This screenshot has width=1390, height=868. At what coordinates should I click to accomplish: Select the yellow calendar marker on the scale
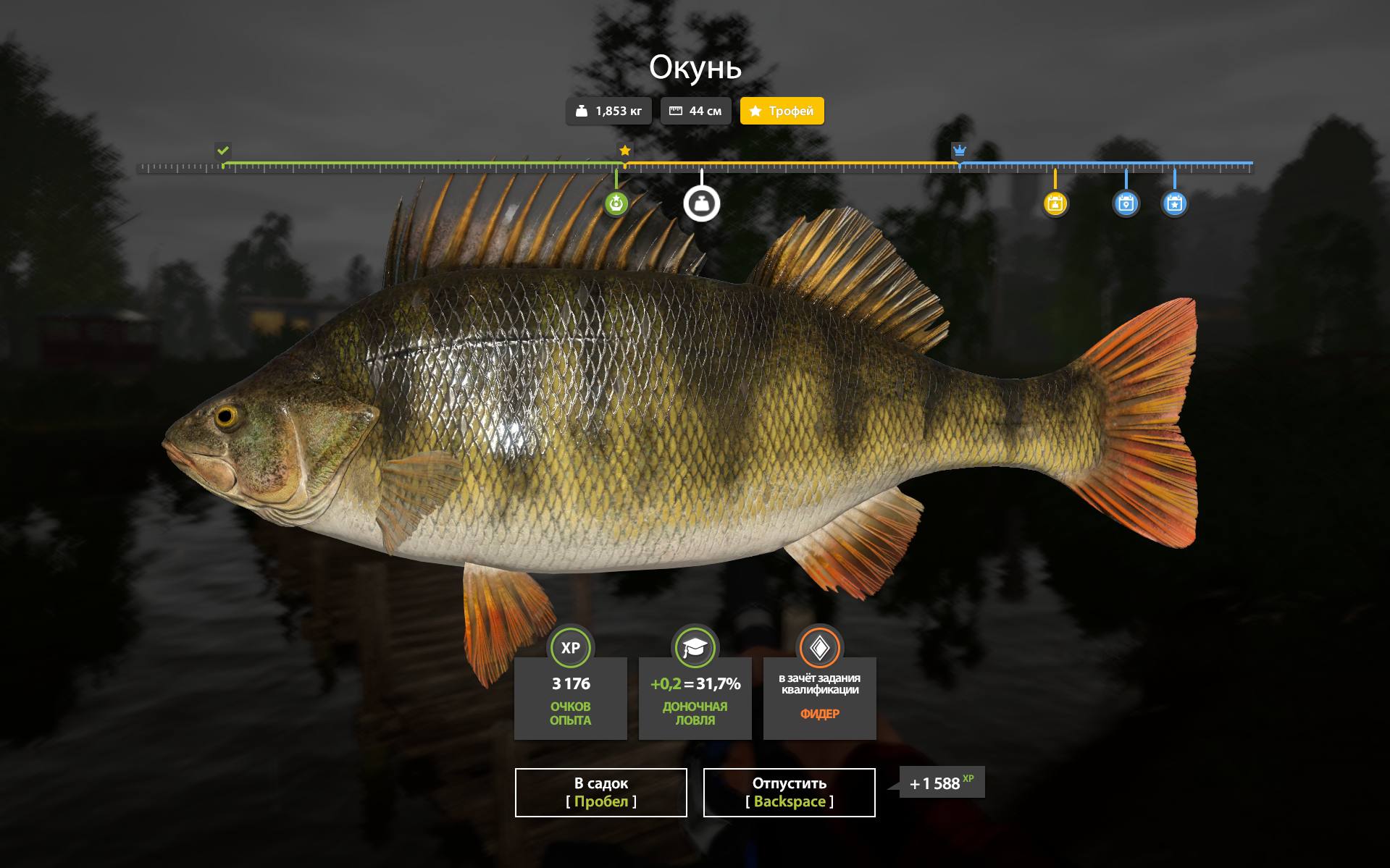point(1055,204)
